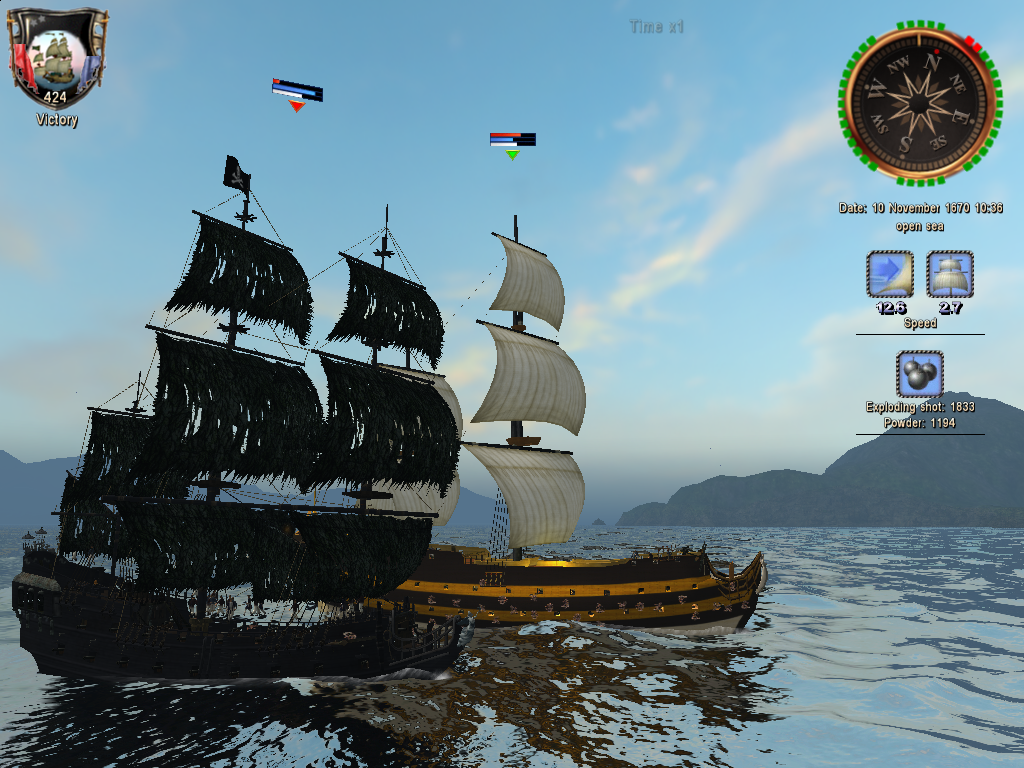The width and height of the screenshot is (1024, 768).
Task: Choose the exploding shot cannonball icon
Action: (x=919, y=375)
